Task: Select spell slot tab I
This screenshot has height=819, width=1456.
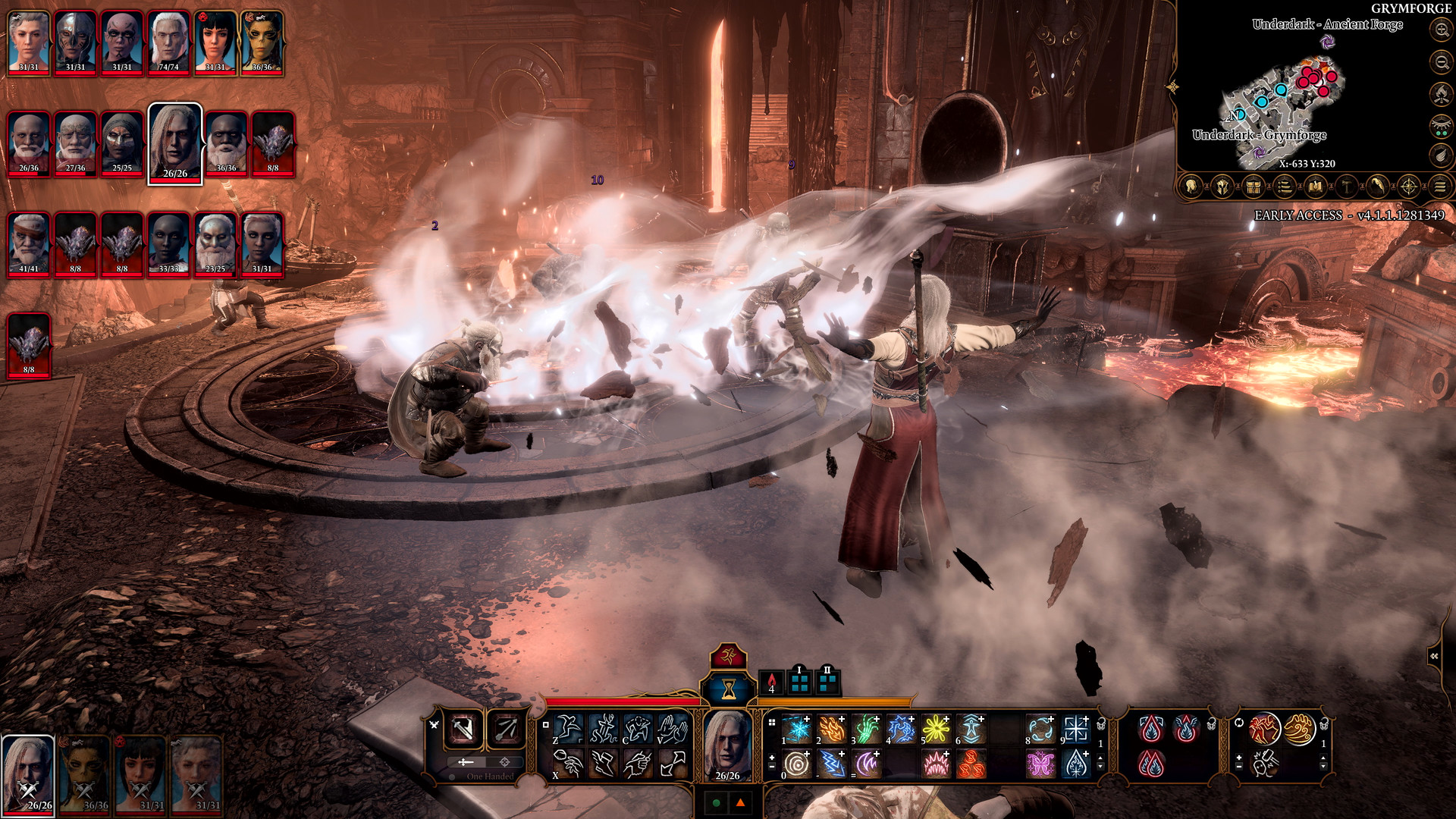Action: pyautogui.click(x=800, y=682)
